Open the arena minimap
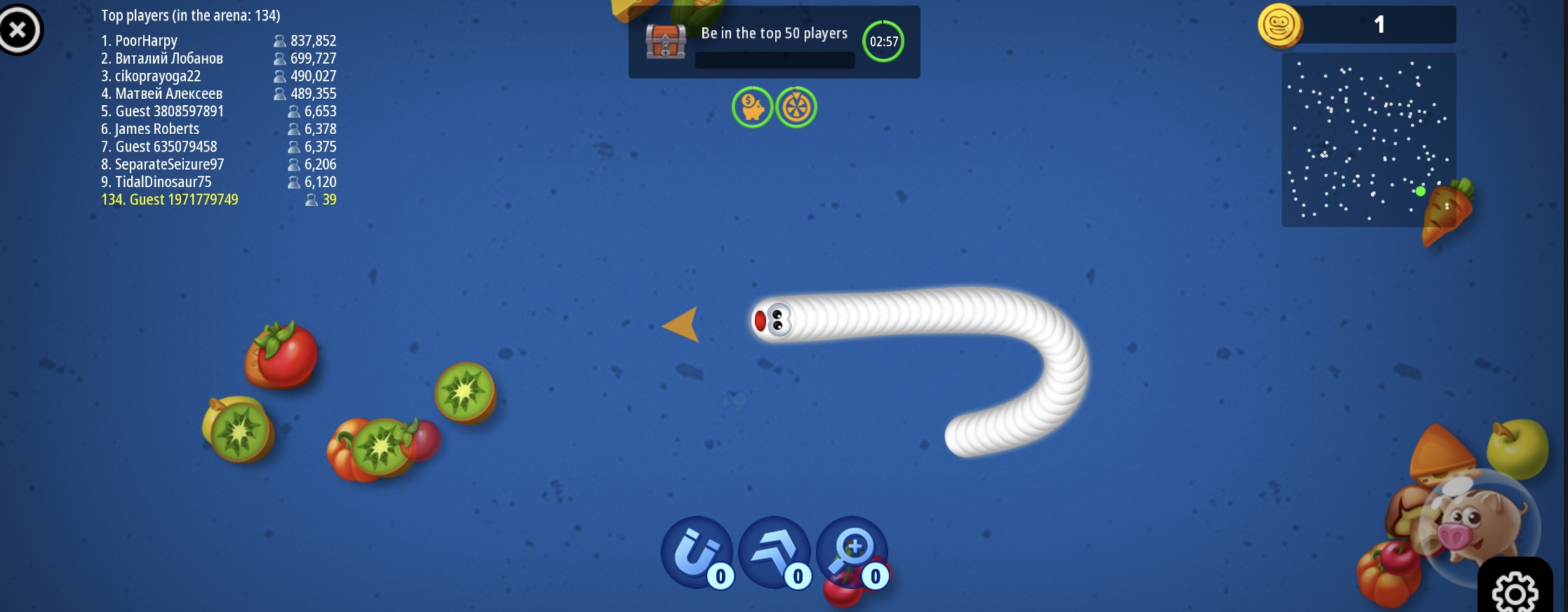 point(1368,140)
